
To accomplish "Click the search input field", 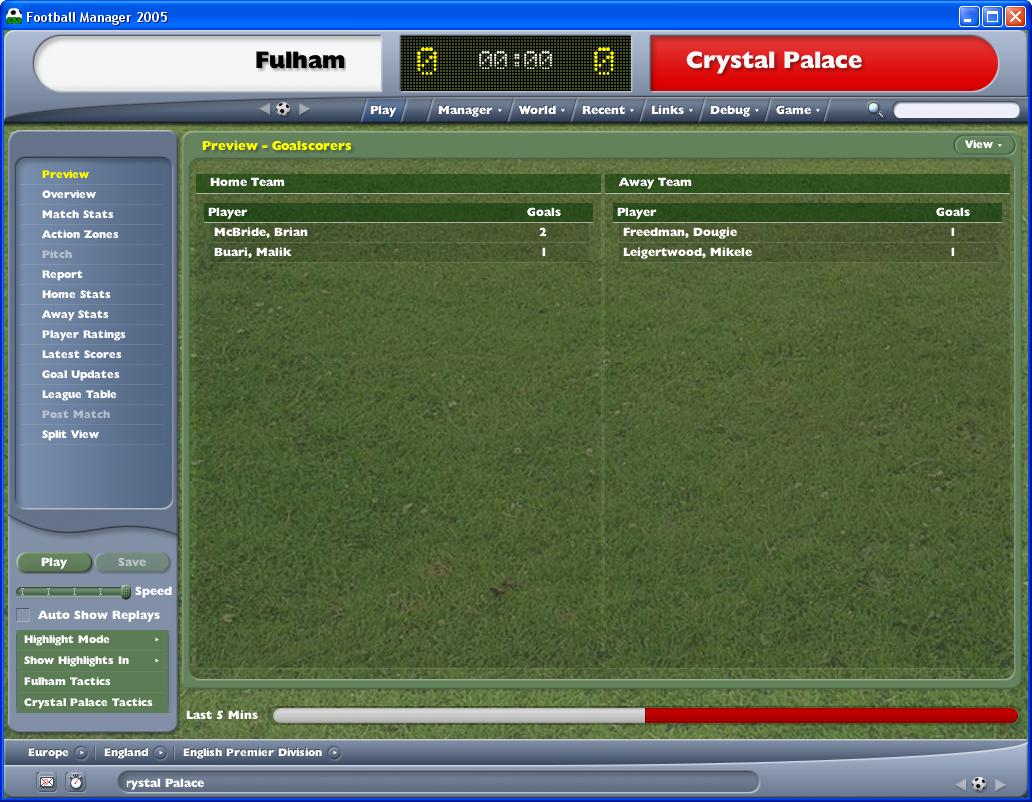I will [x=955, y=110].
